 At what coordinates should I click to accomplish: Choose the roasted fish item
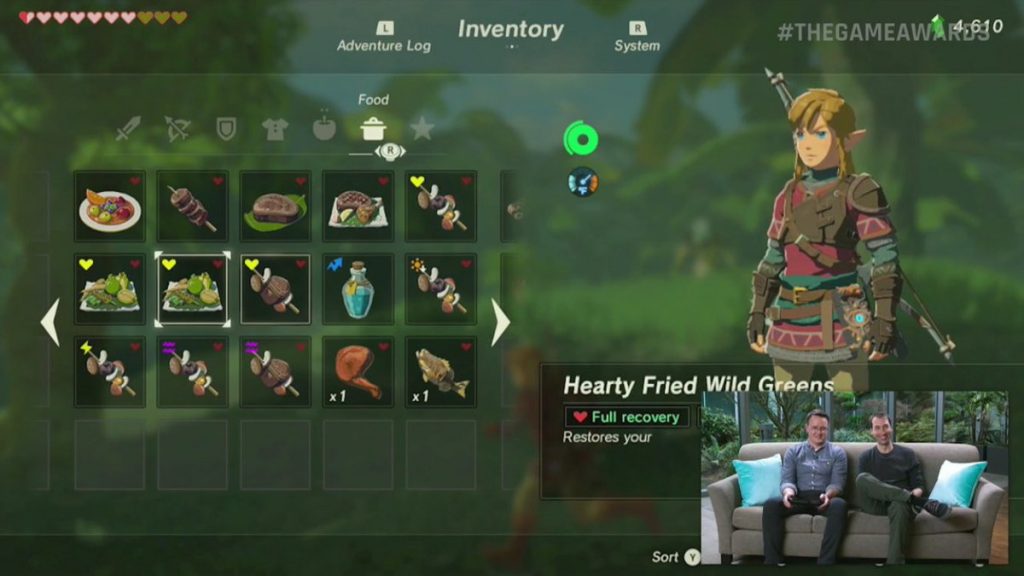pos(441,372)
